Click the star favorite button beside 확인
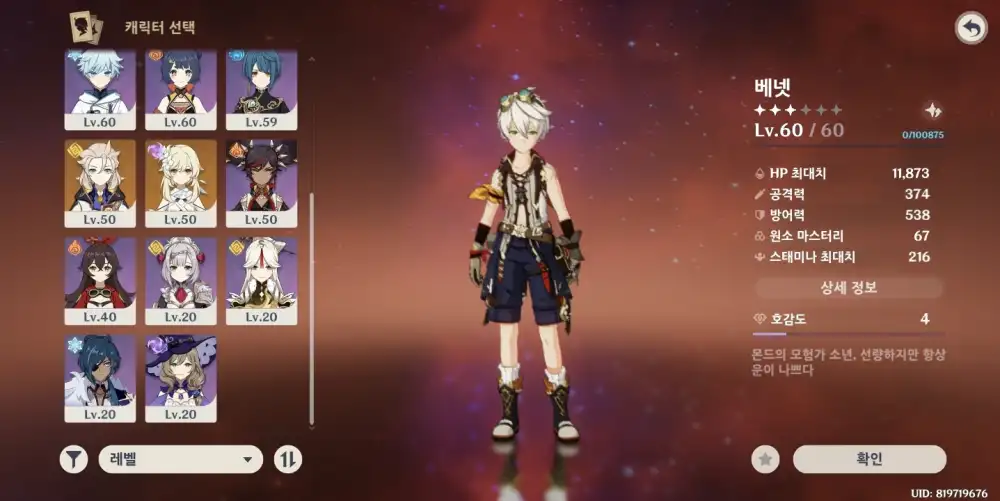 pos(765,459)
